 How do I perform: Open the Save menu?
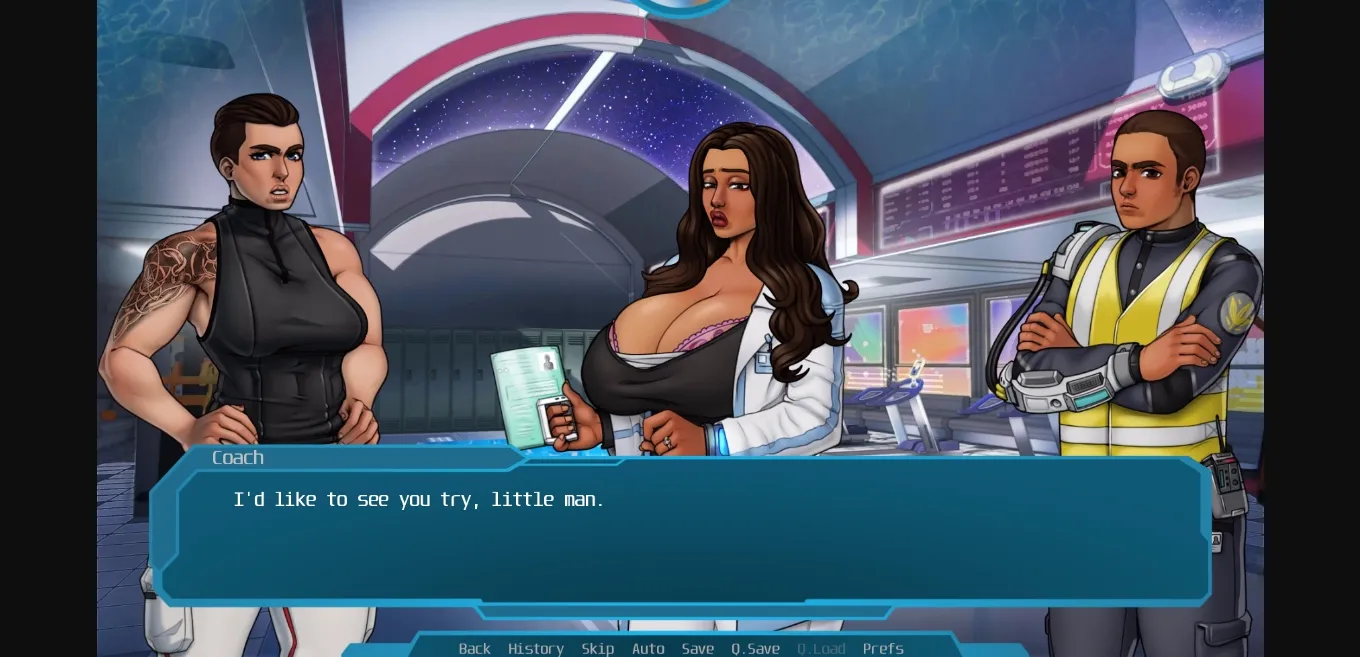[698, 648]
